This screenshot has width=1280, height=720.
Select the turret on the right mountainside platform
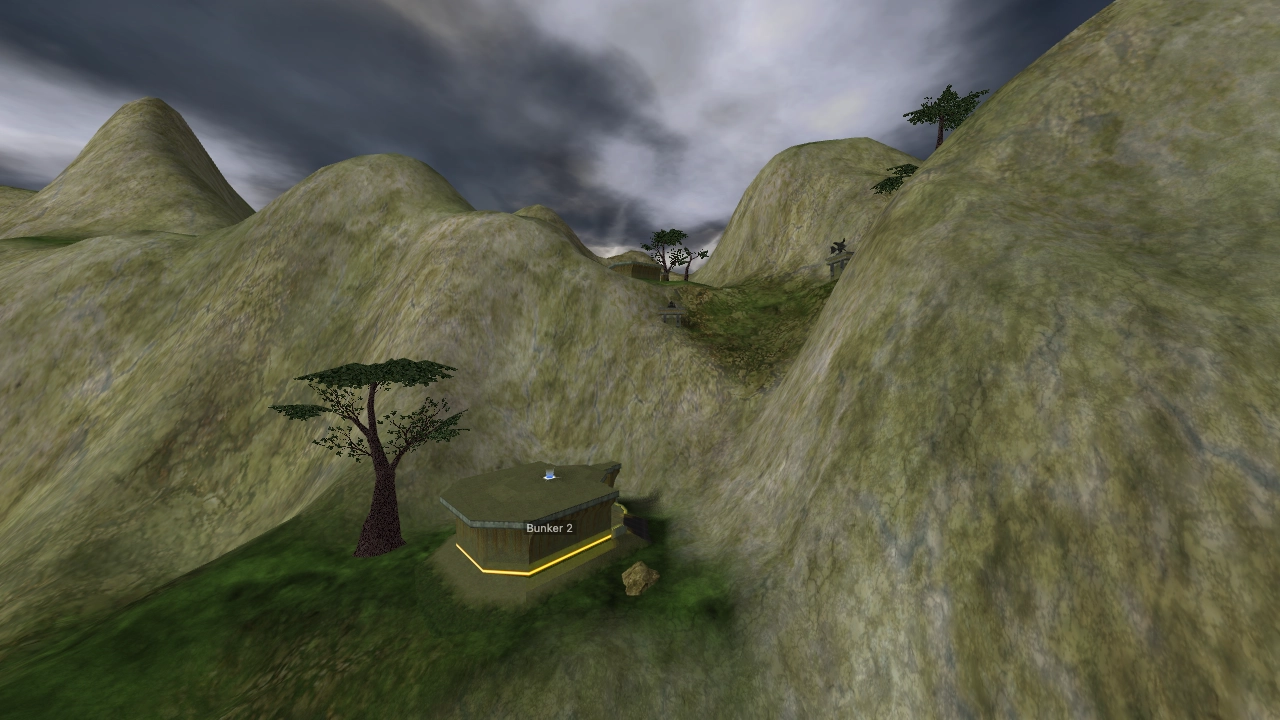(839, 248)
